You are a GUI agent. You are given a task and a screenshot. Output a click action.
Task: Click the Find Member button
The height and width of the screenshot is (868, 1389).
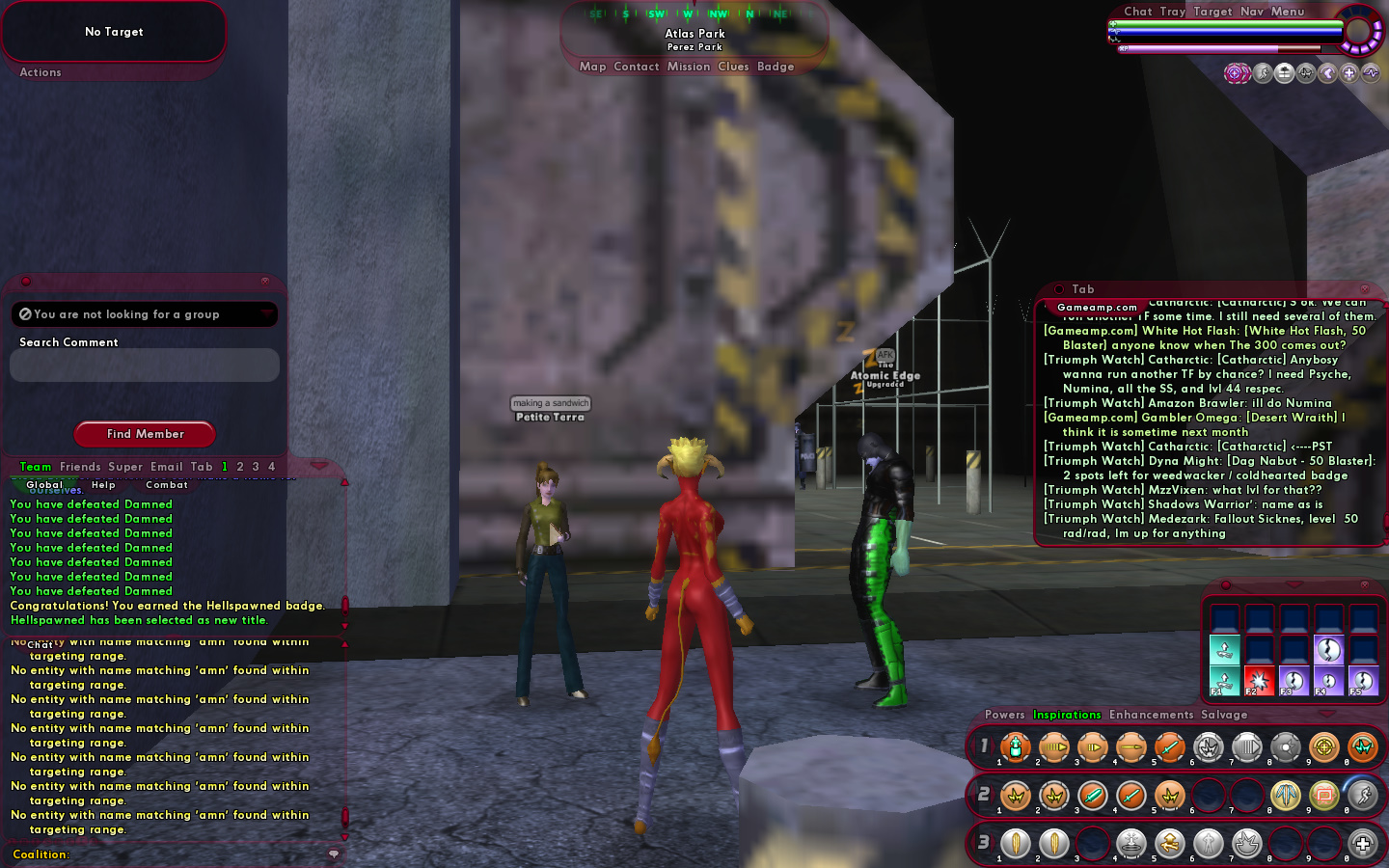(145, 434)
